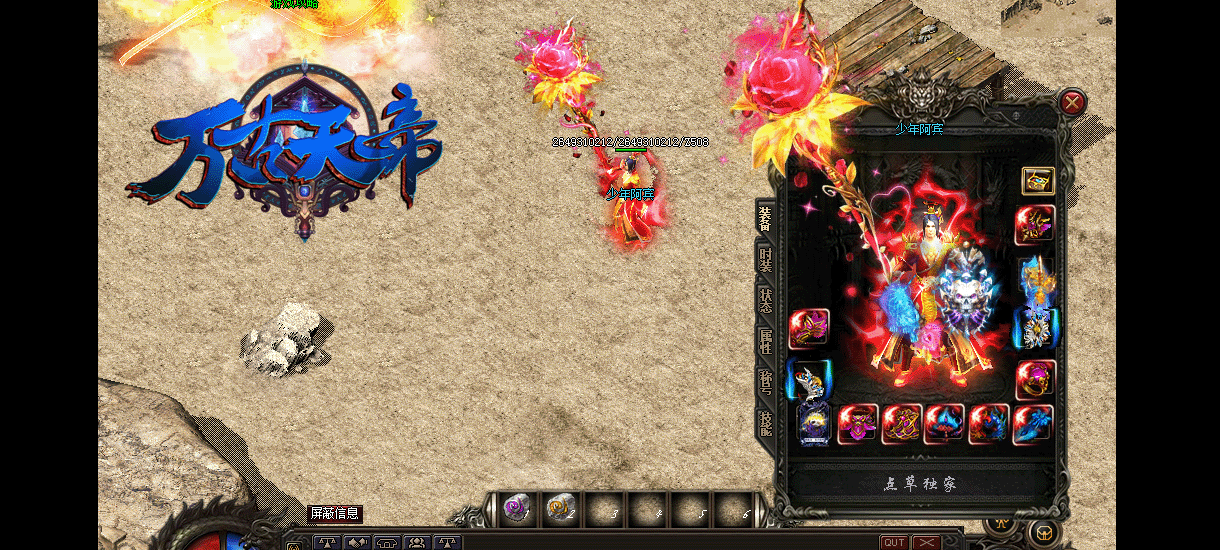Toggle the 屏蔽信息 block-info button

(334, 514)
